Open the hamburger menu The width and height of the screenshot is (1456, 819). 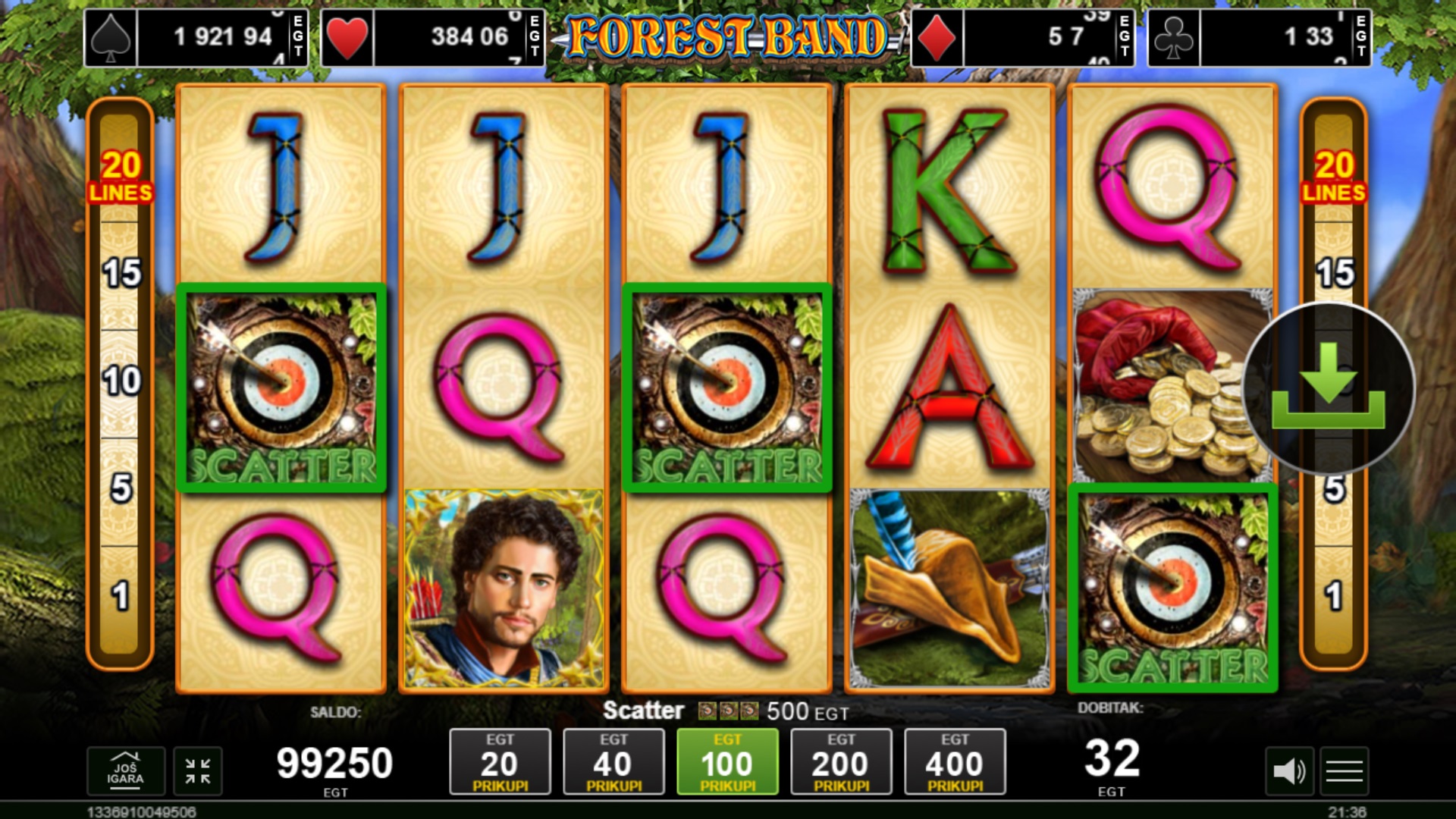[1345, 772]
